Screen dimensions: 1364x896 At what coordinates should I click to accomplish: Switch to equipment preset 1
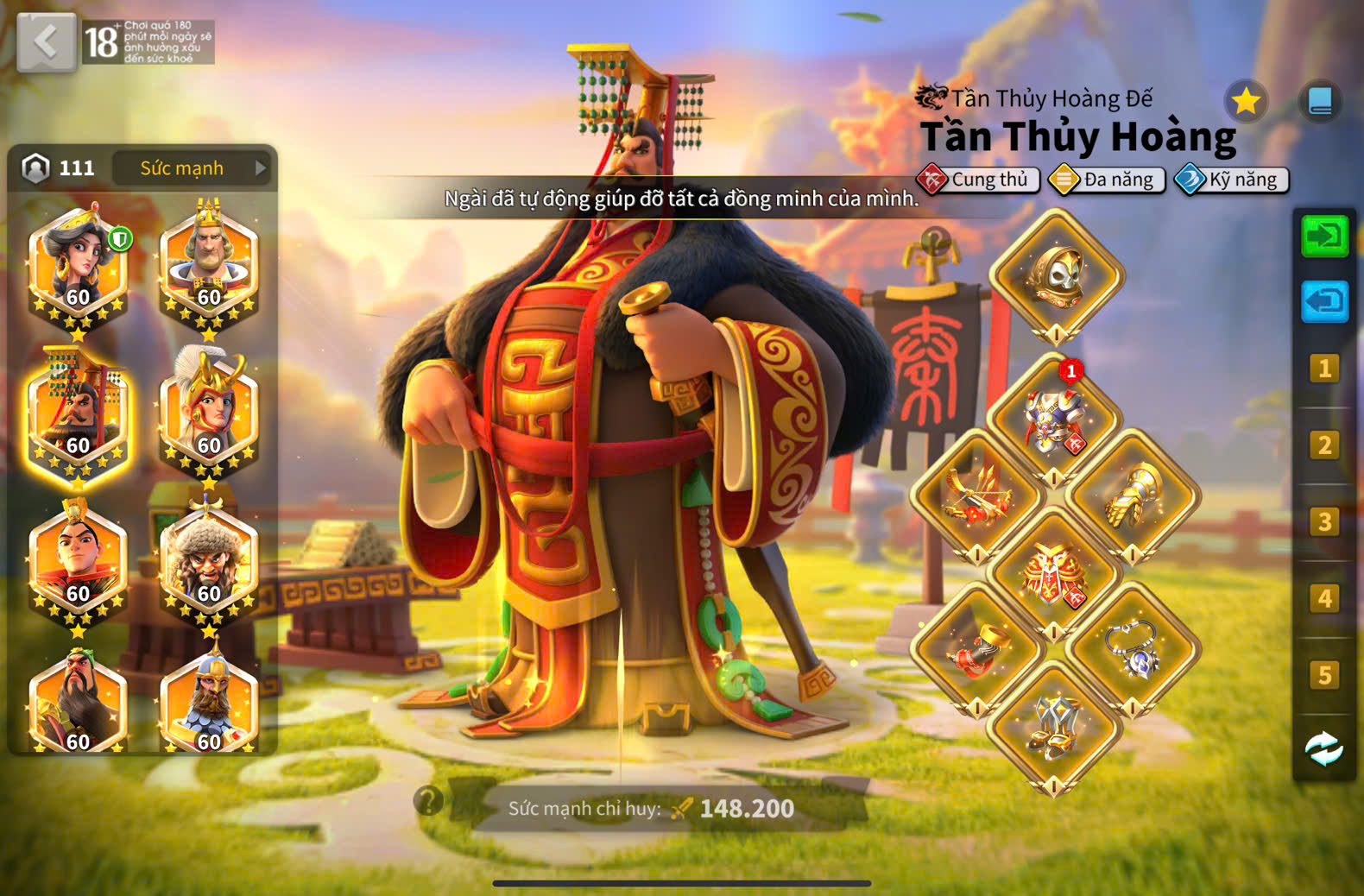(x=1324, y=369)
